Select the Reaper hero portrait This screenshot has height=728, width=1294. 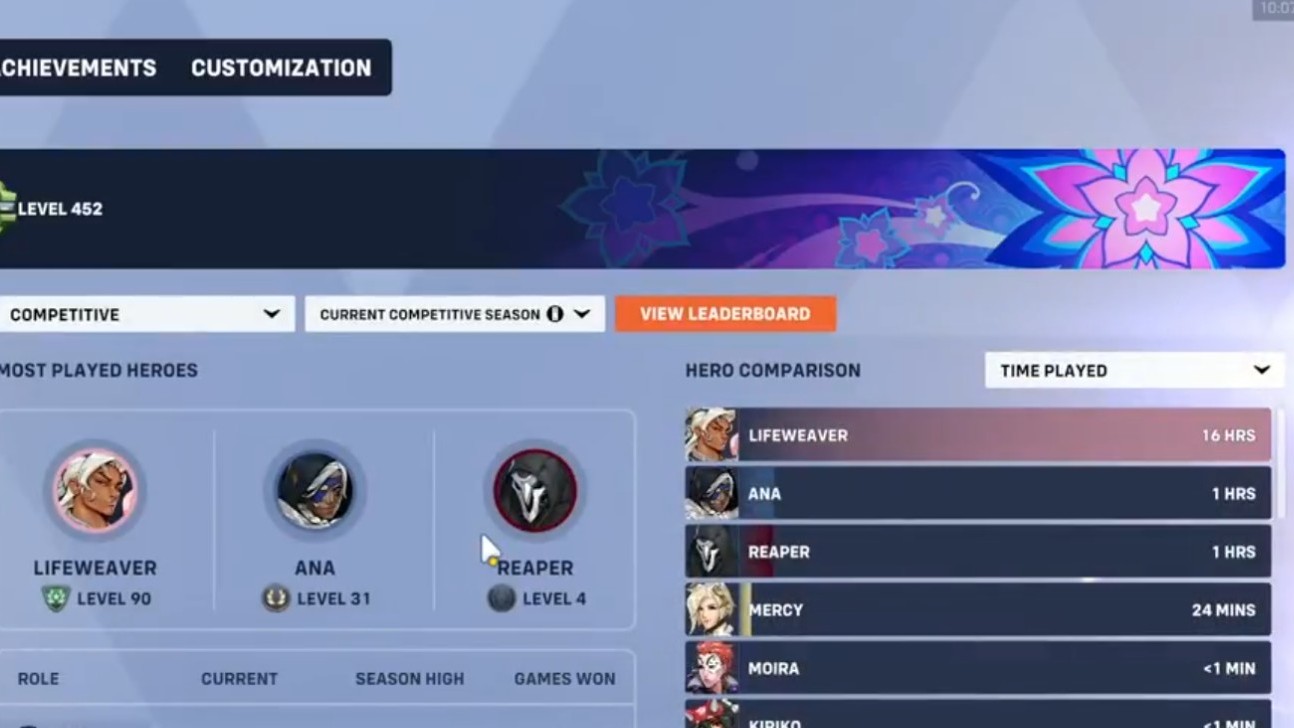point(534,488)
